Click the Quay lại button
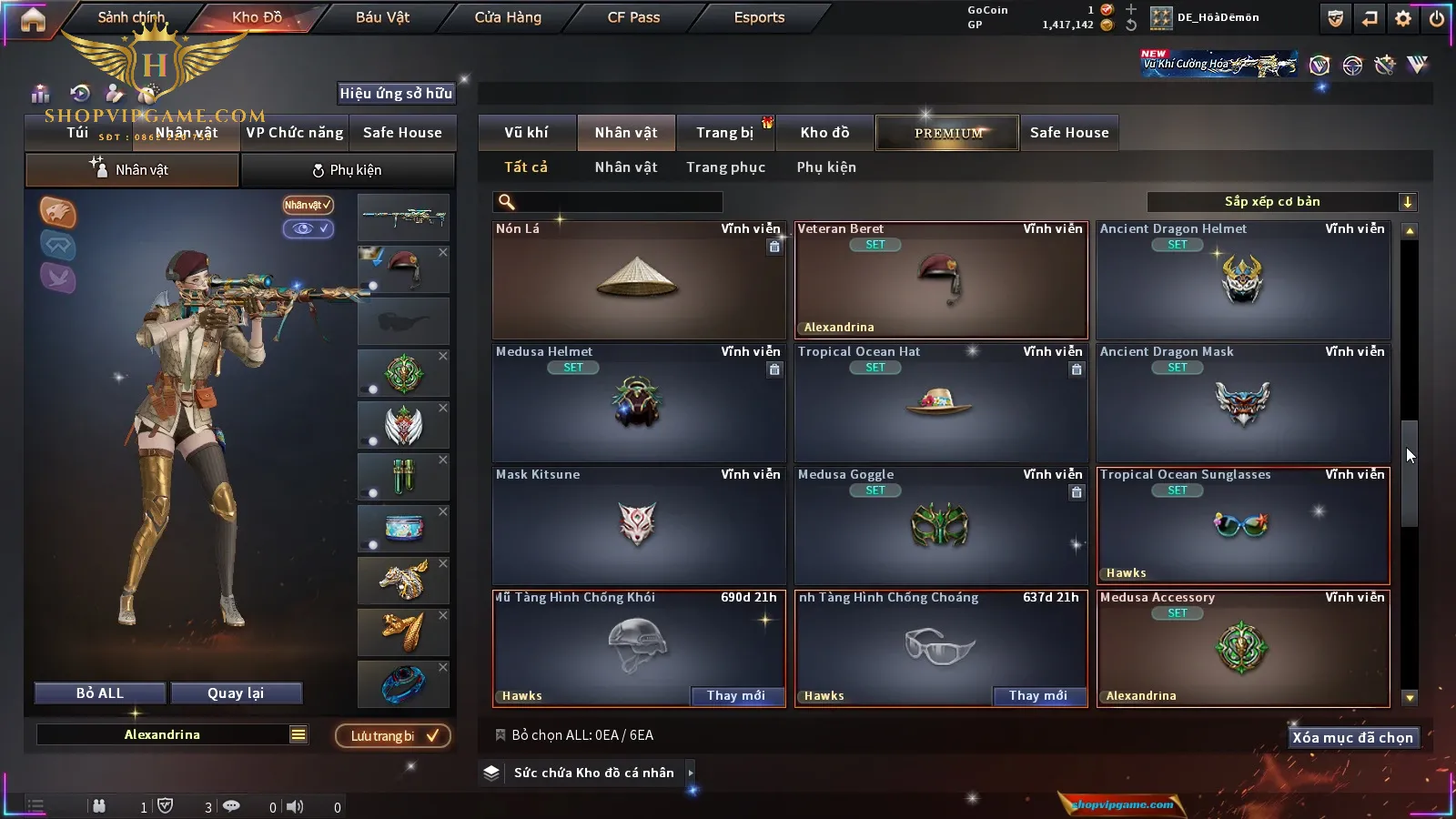The image size is (1456, 819). 236,693
